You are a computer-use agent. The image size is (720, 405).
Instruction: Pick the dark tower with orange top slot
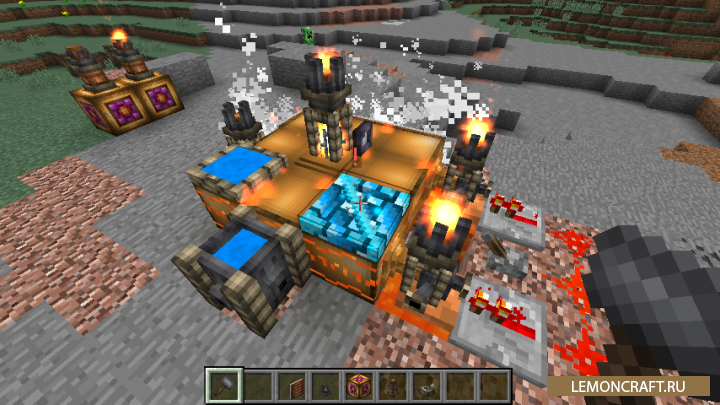[x=391, y=385]
